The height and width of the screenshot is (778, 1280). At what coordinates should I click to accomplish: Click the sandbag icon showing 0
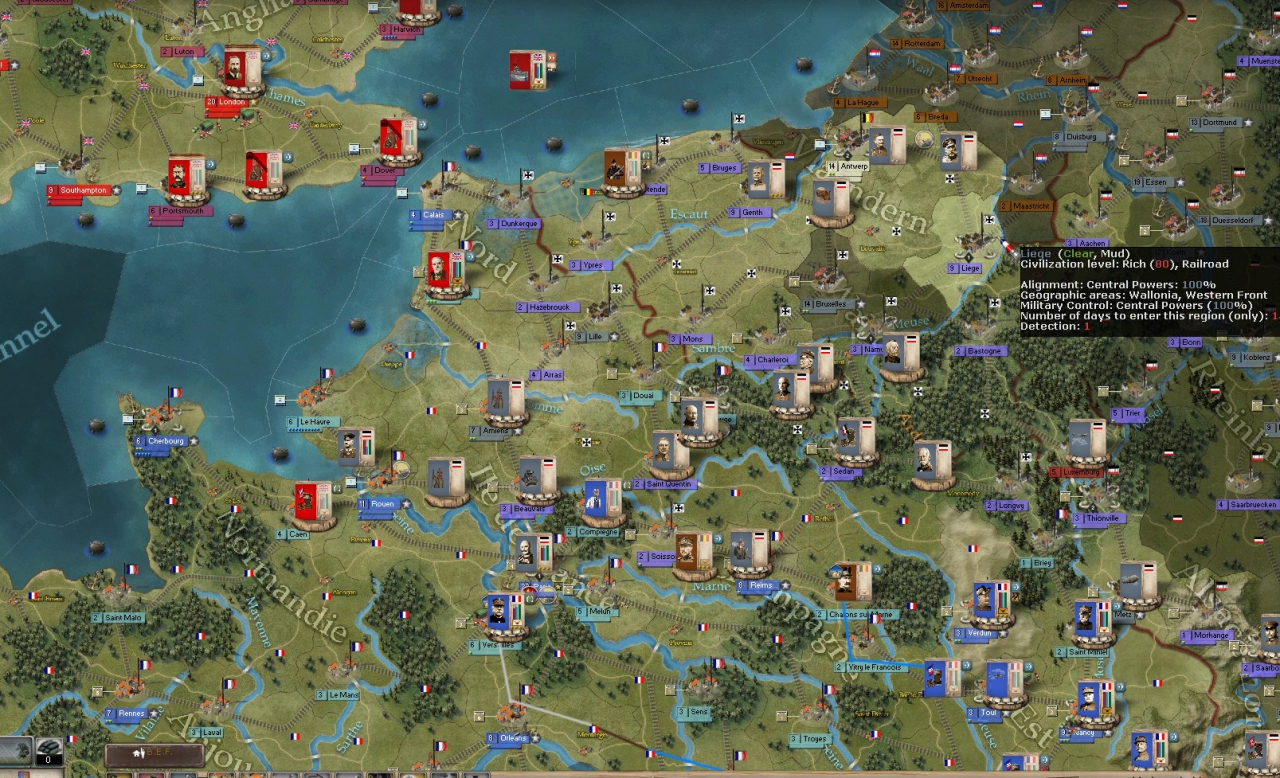[x=49, y=752]
